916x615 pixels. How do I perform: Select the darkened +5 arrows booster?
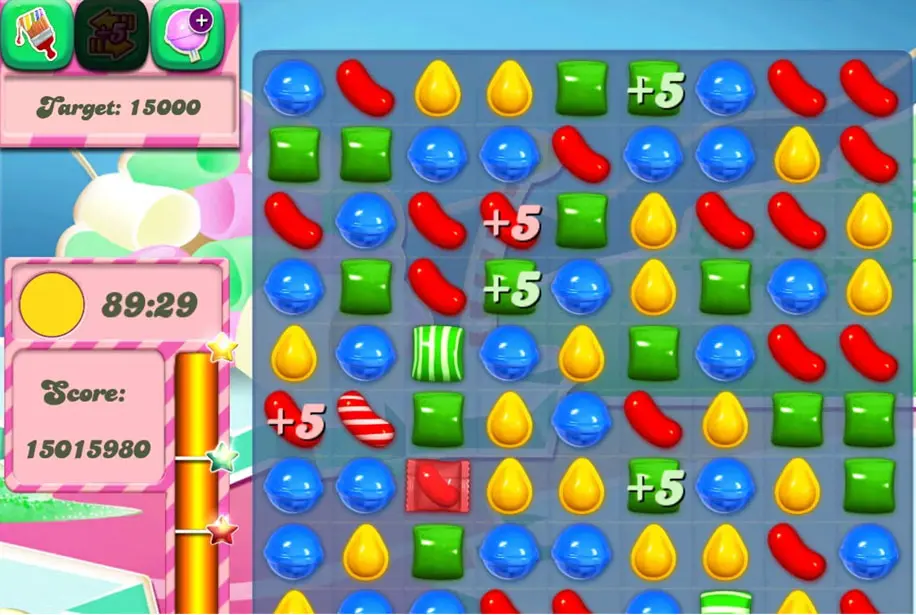[110, 34]
